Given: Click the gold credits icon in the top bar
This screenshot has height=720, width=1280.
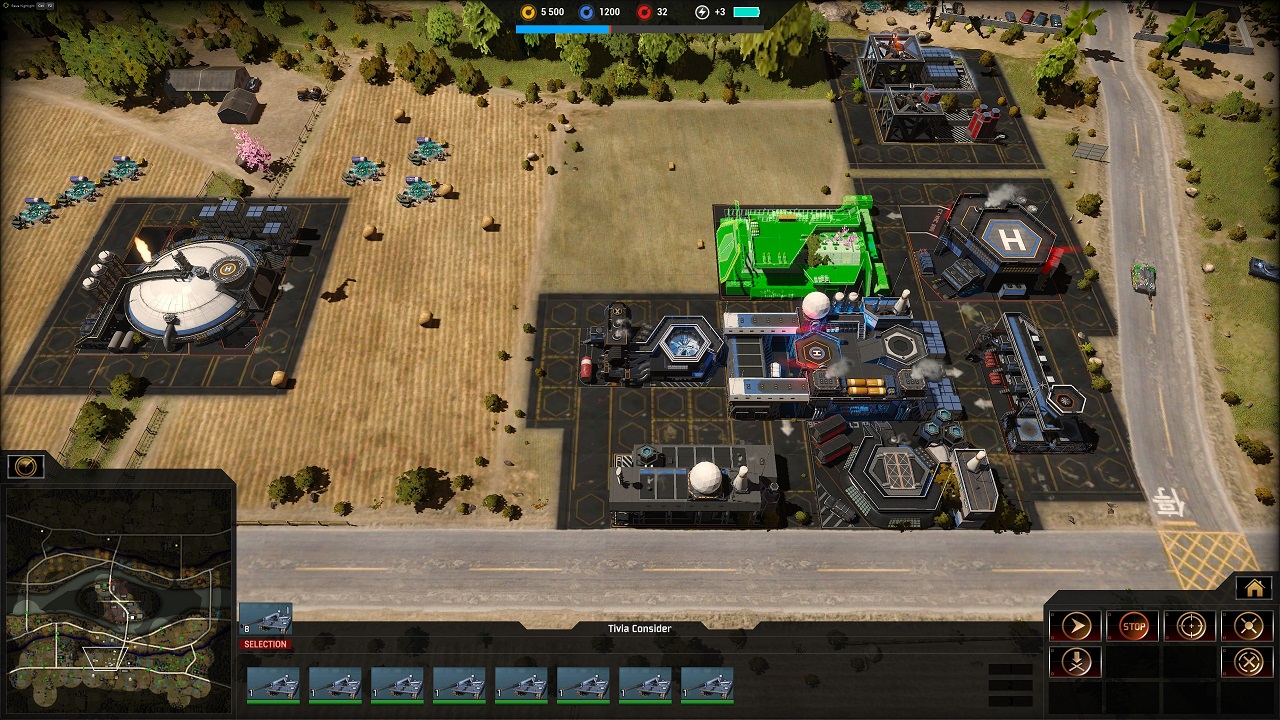Looking at the screenshot, I should (x=529, y=12).
